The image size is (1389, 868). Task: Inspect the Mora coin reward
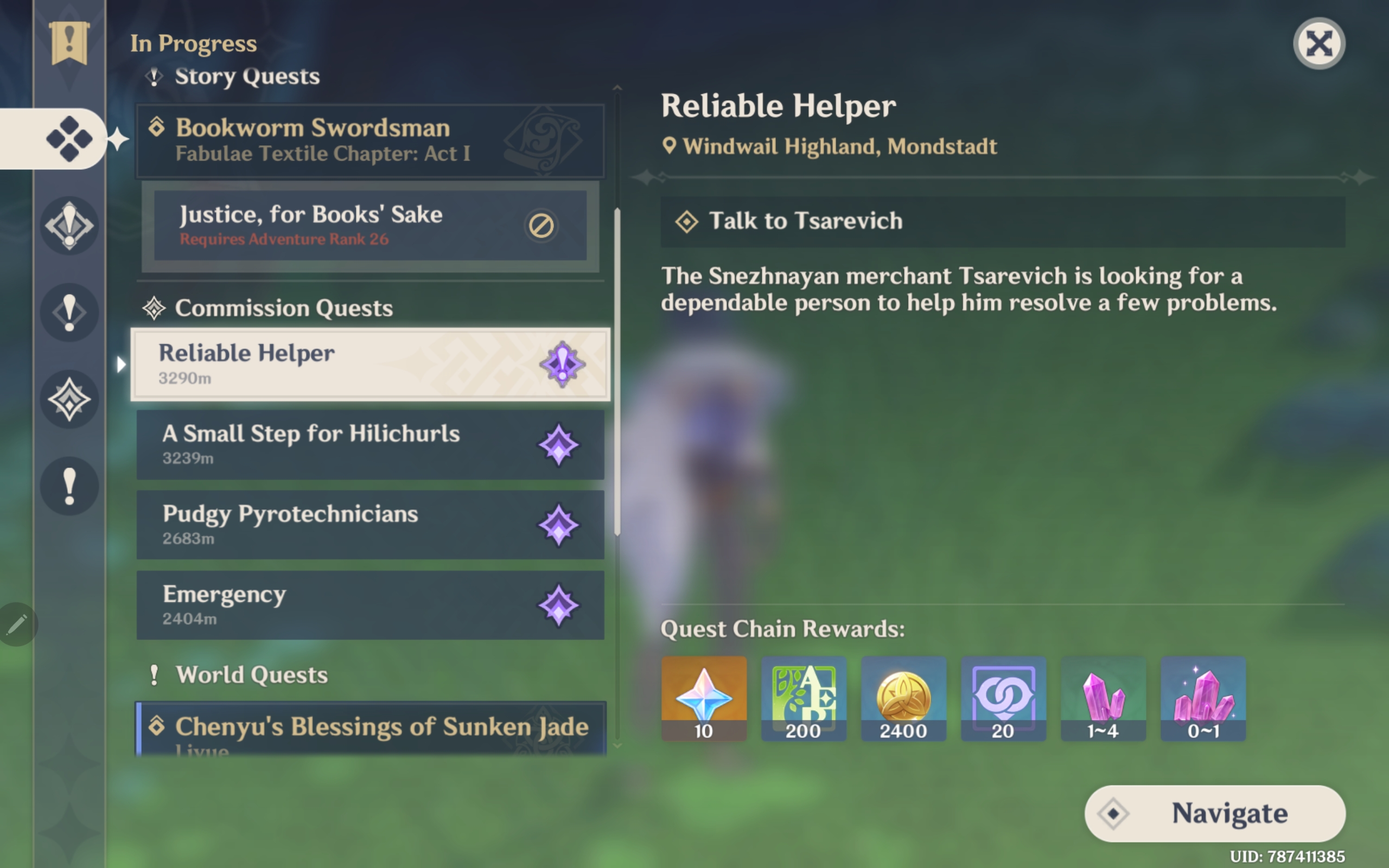tap(903, 698)
